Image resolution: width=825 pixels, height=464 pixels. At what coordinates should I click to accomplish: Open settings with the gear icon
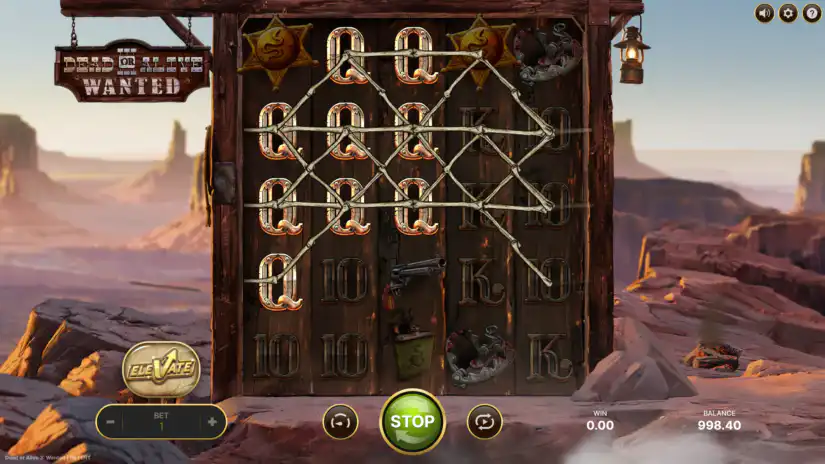click(x=788, y=13)
